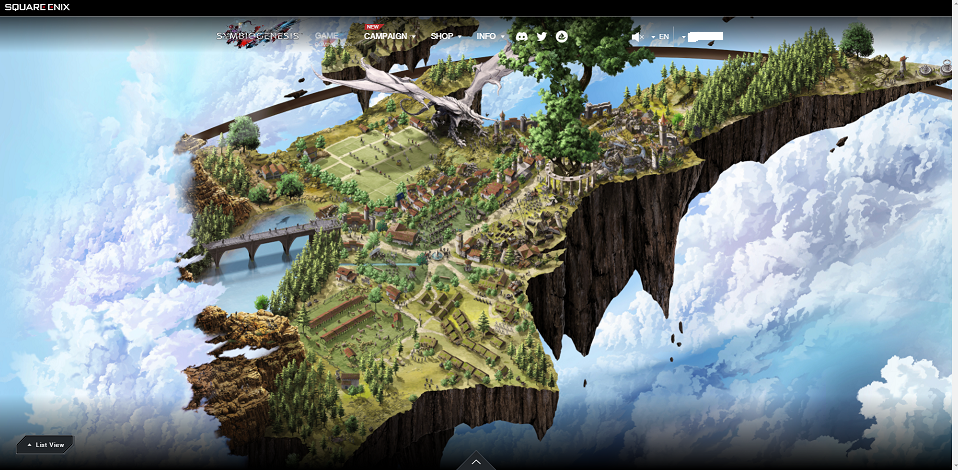Click the Square Enix logo
The width and height of the screenshot is (958, 470).
tap(38, 8)
